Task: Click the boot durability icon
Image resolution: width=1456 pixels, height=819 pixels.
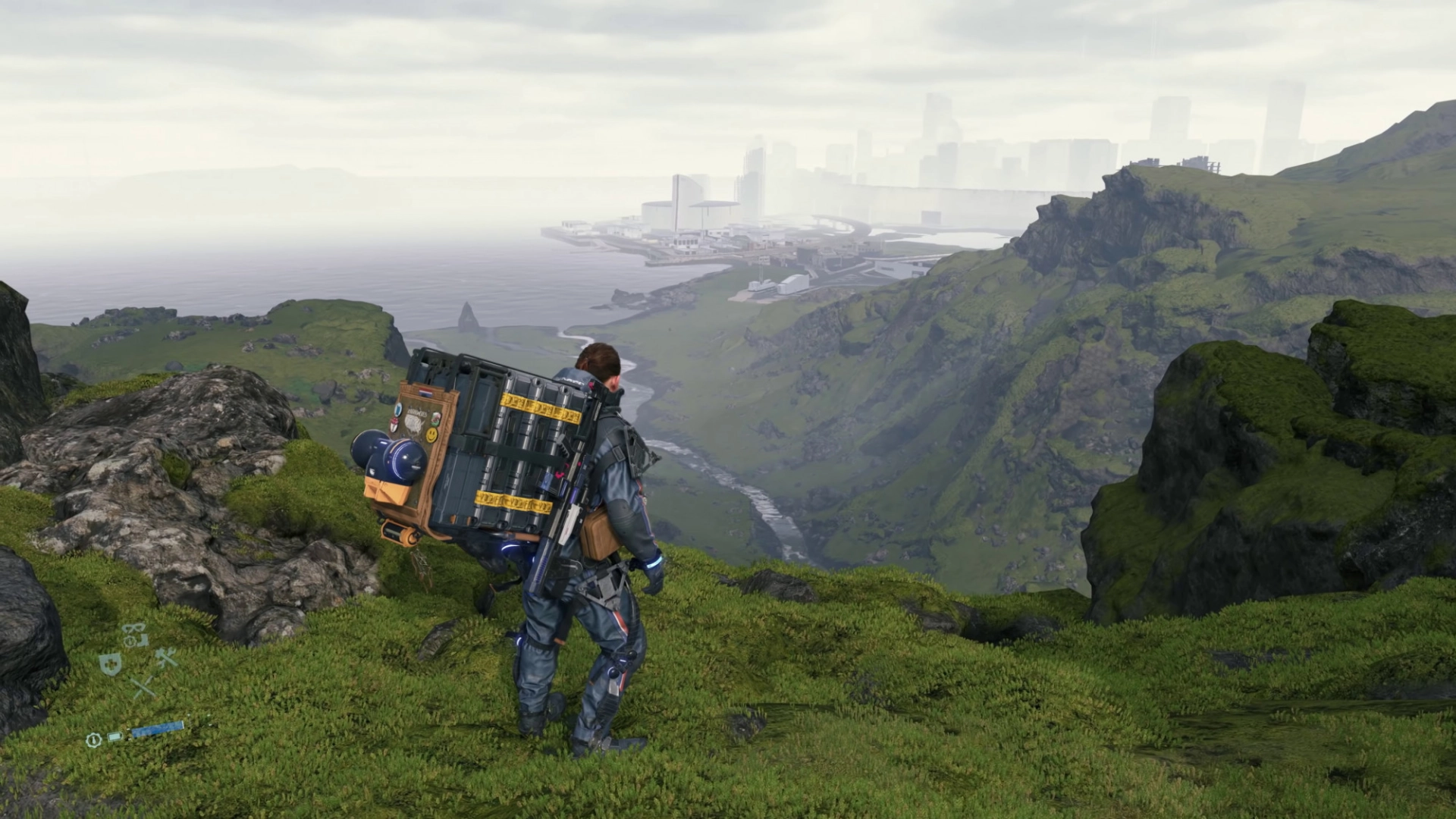Action: click(x=143, y=641)
